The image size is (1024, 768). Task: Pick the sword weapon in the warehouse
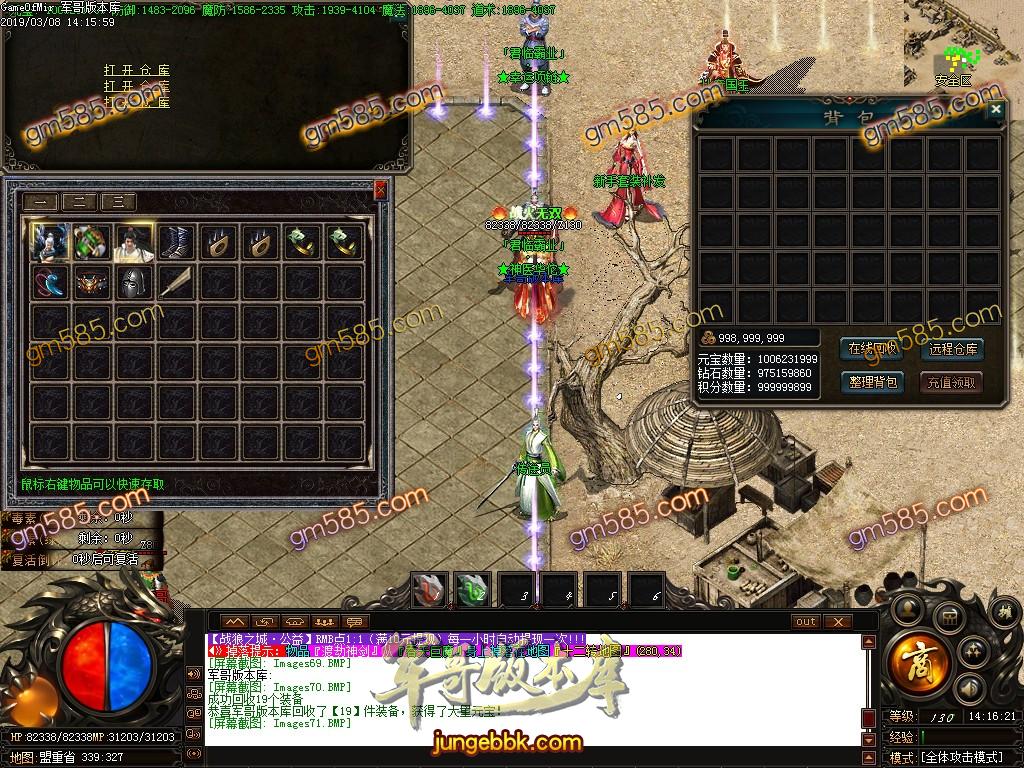(x=176, y=283)
